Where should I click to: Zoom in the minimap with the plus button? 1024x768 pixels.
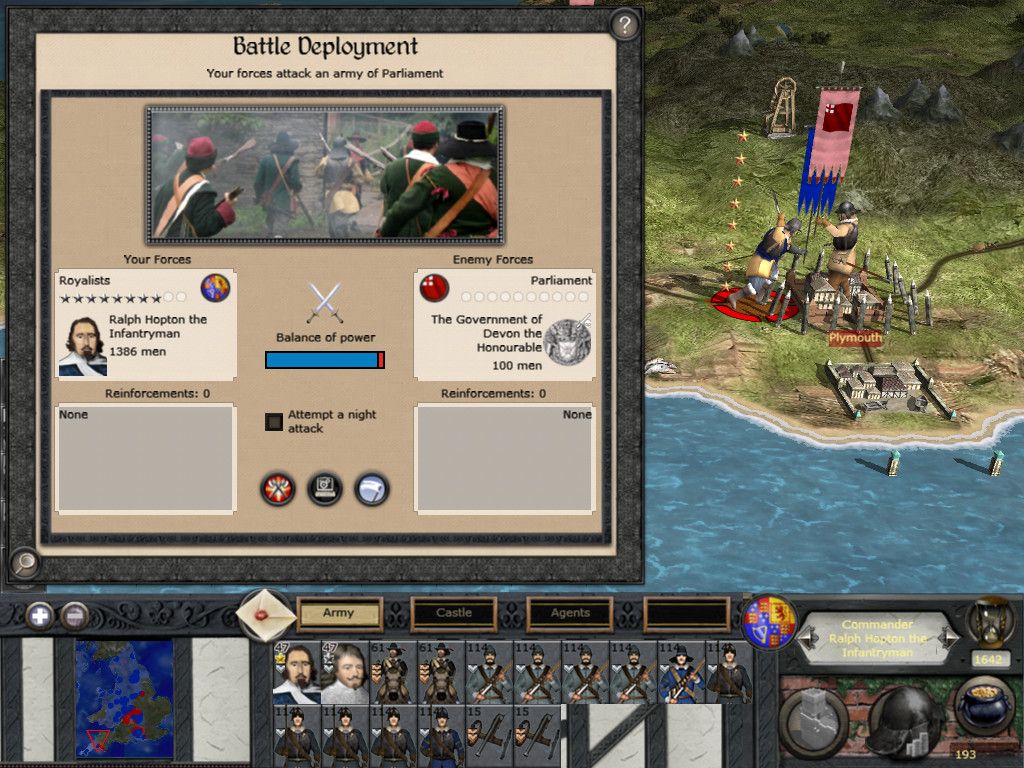point(40,615)
